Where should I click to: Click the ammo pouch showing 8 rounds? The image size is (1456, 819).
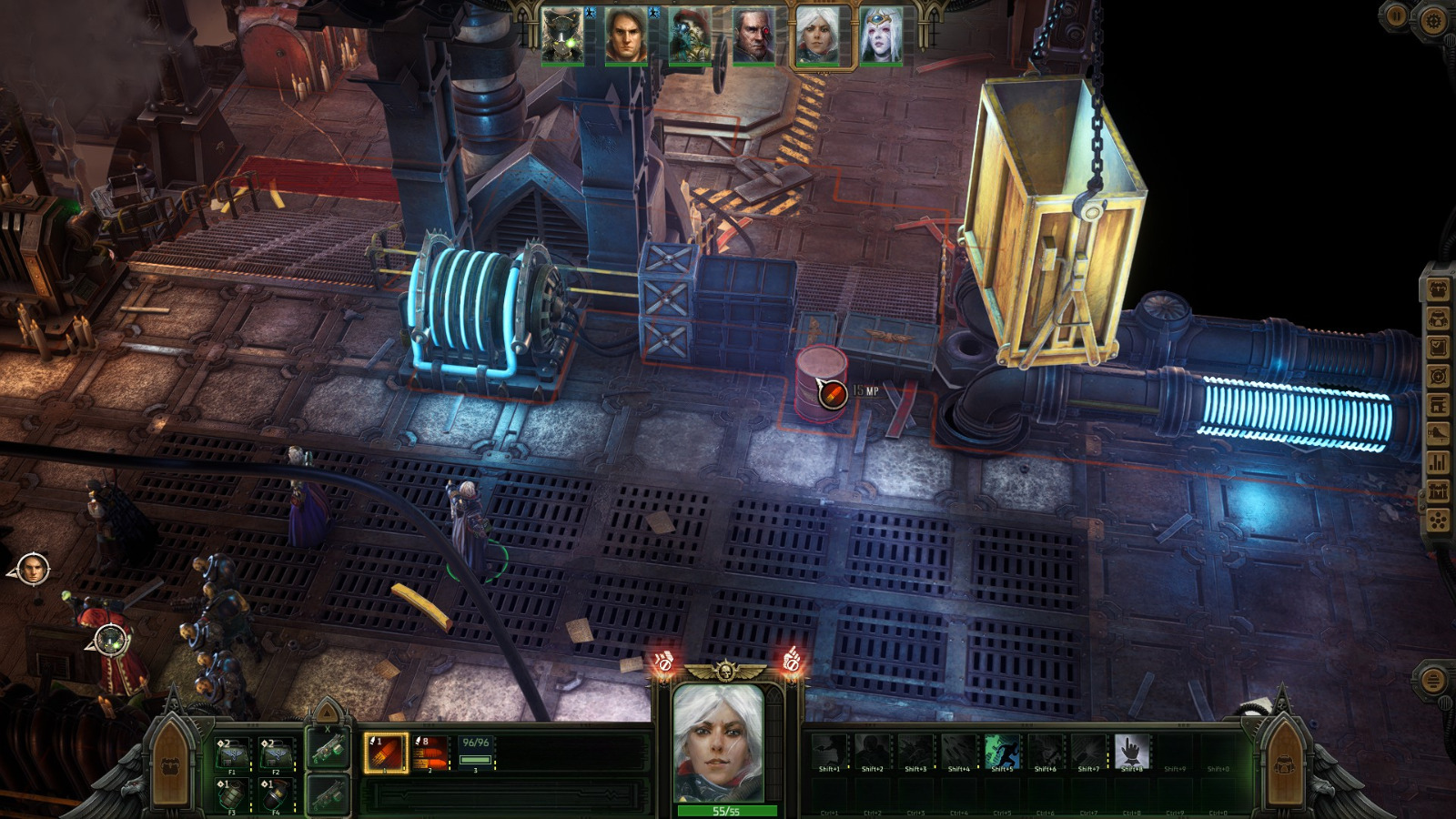tap(428, 753)
